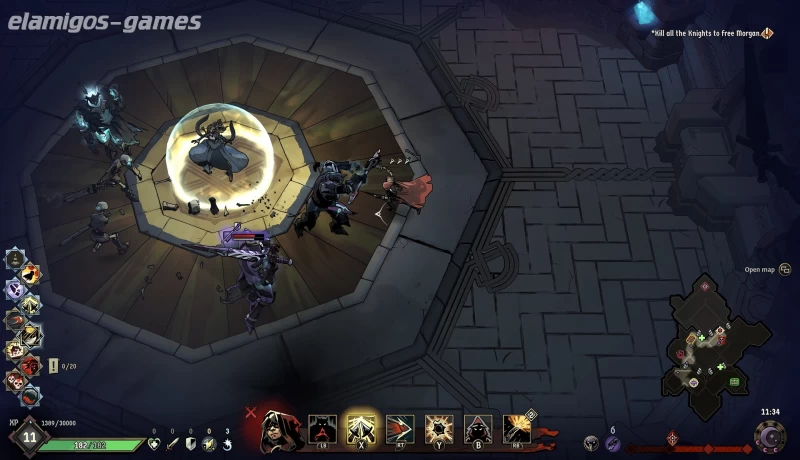Viewport: 800px width, 460px height.
Task: Click the dark winged emblem icon
Action: tap(591, 442)
